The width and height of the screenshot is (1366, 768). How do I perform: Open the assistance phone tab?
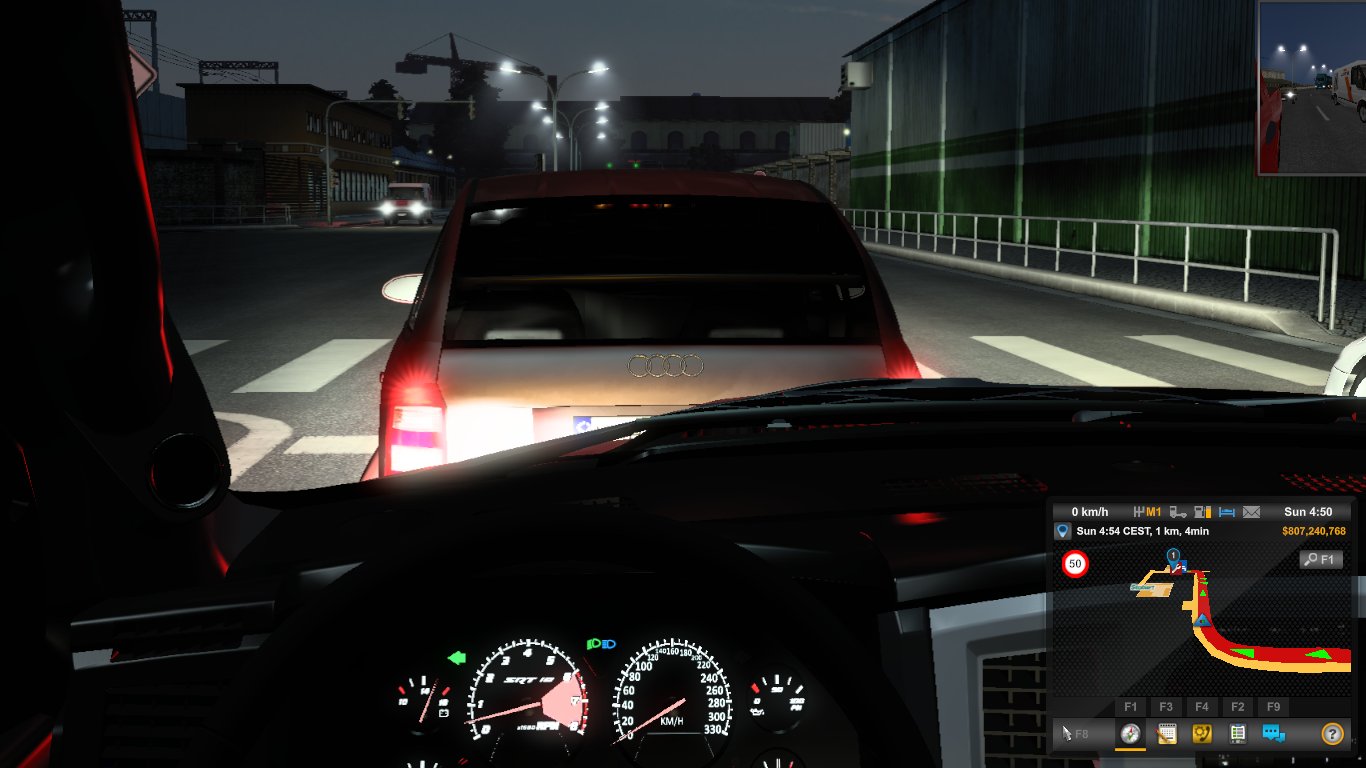coord(1202,734)
